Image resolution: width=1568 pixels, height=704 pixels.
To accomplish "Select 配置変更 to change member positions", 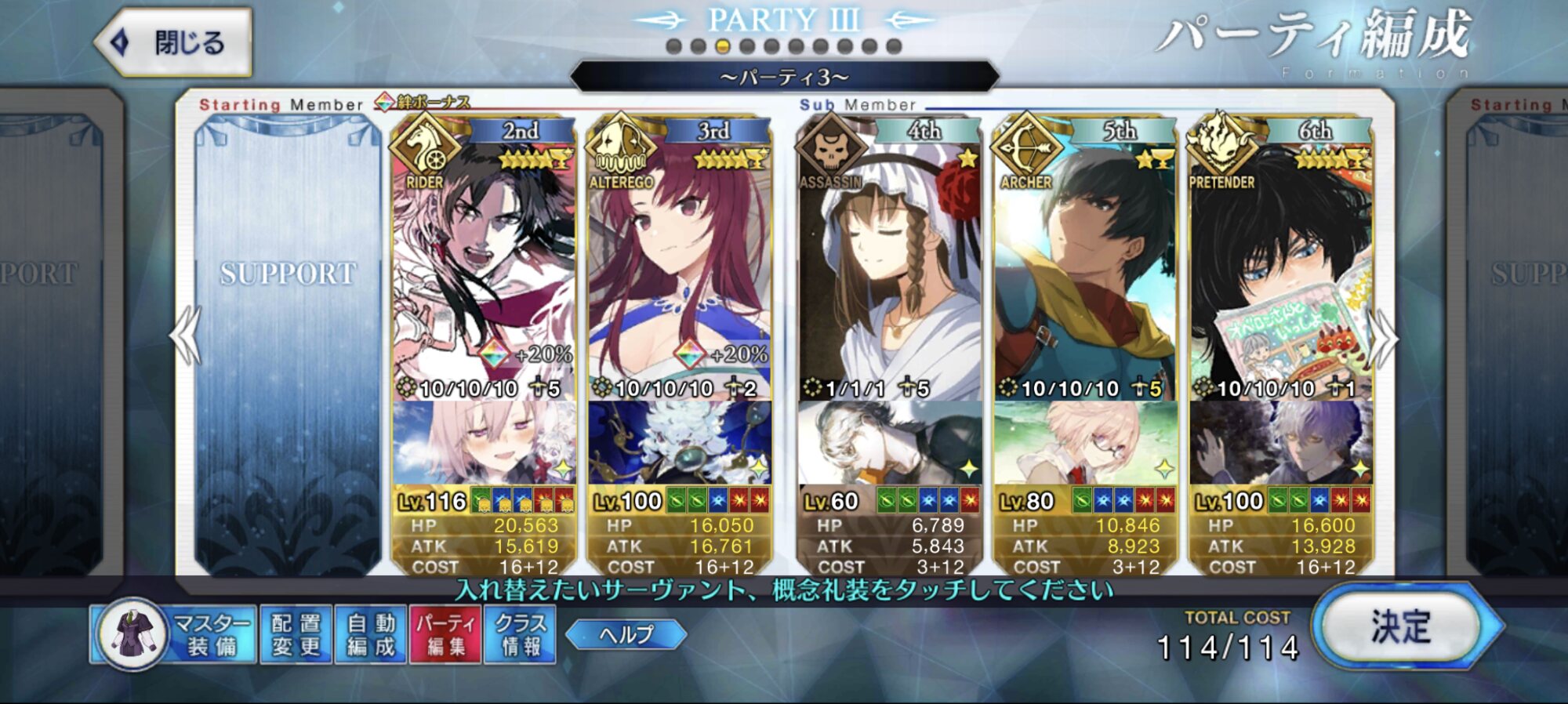I will tap(296, 634).
